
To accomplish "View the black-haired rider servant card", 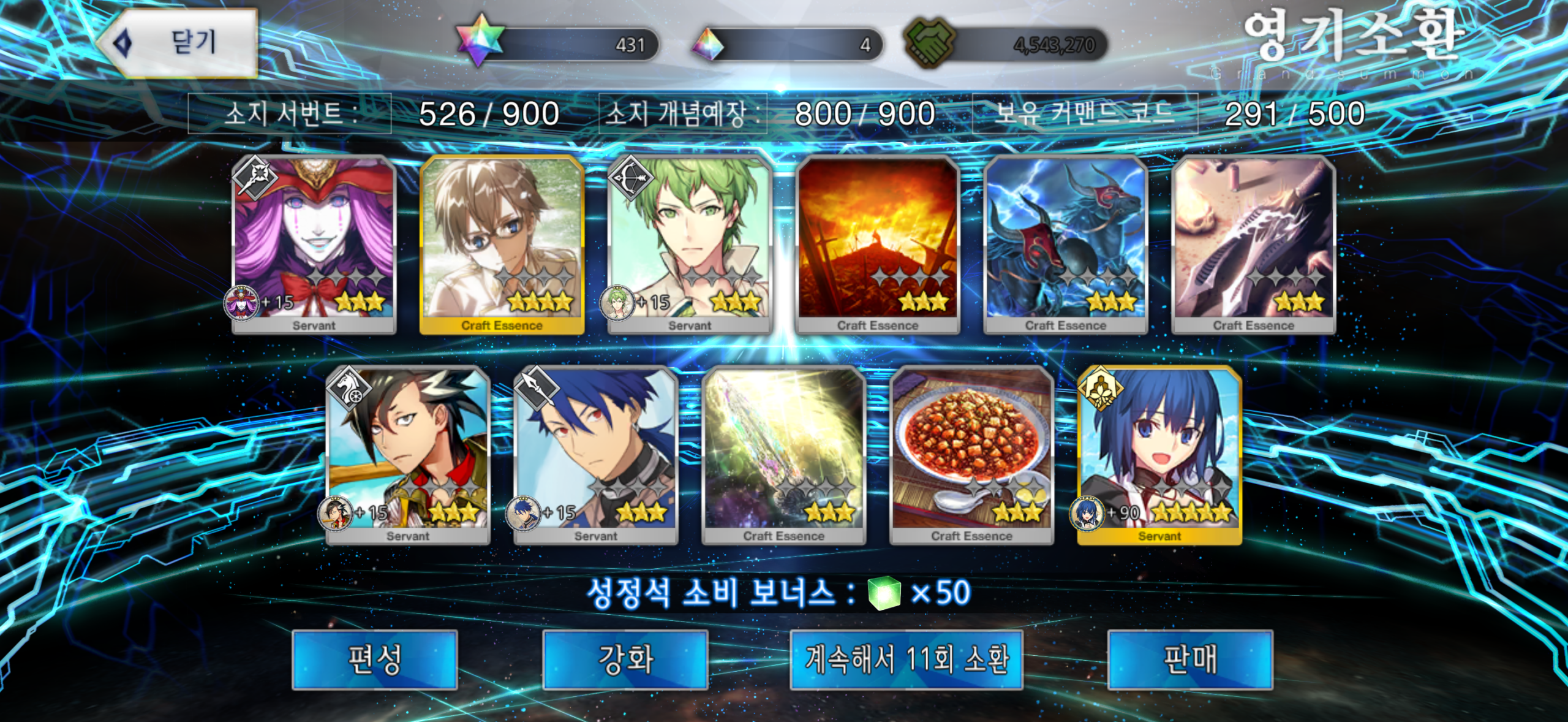I will point(408,454).
